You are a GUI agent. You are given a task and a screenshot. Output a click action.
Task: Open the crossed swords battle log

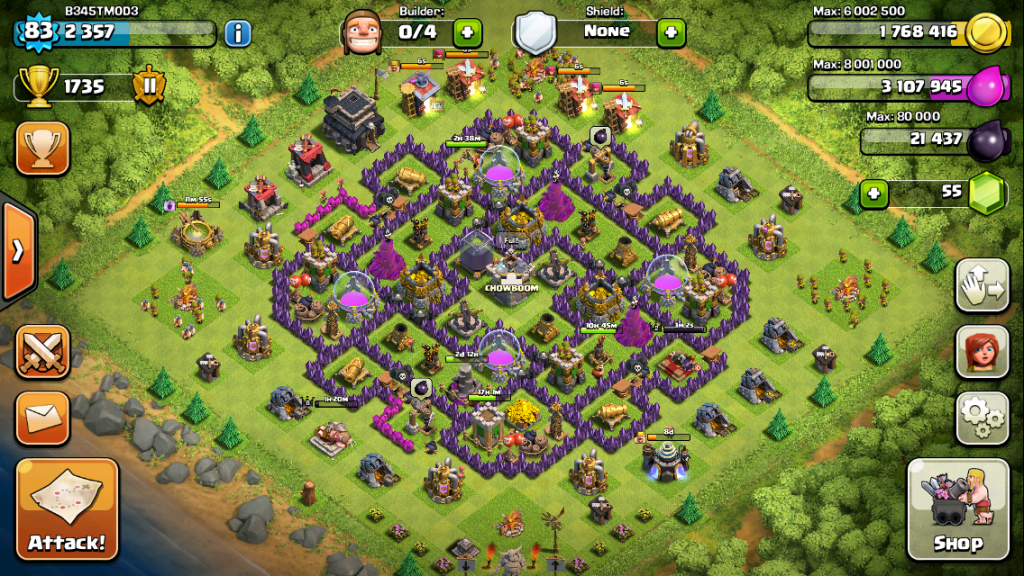tap(42, 352)
